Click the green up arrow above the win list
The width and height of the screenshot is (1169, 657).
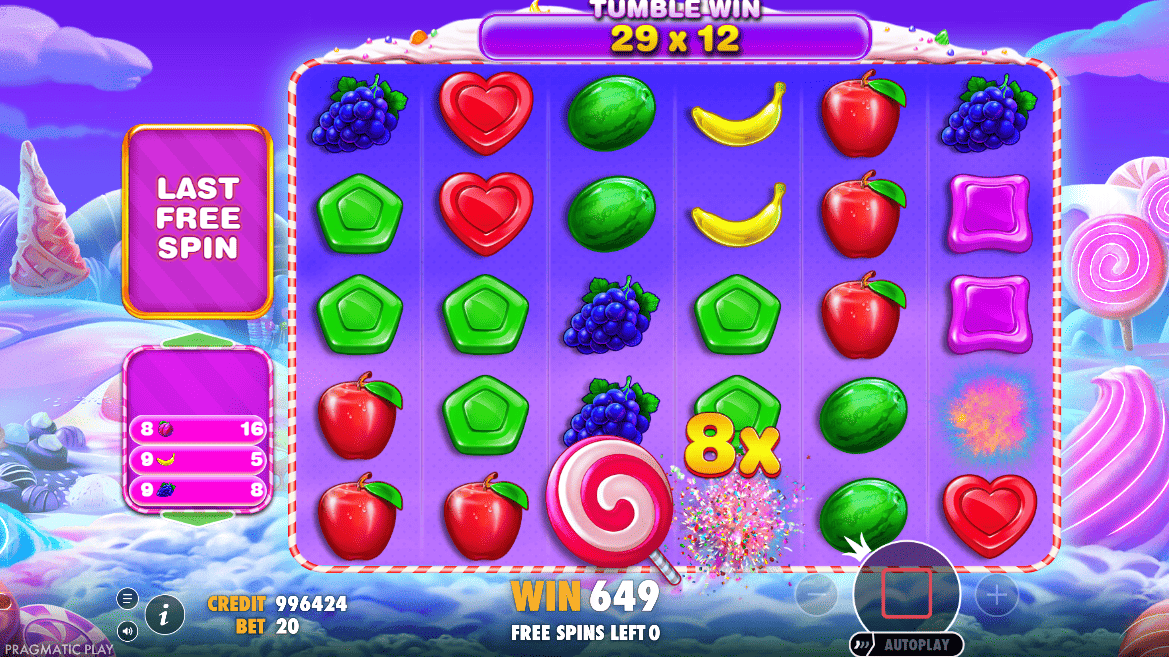[x=197, y=342]
